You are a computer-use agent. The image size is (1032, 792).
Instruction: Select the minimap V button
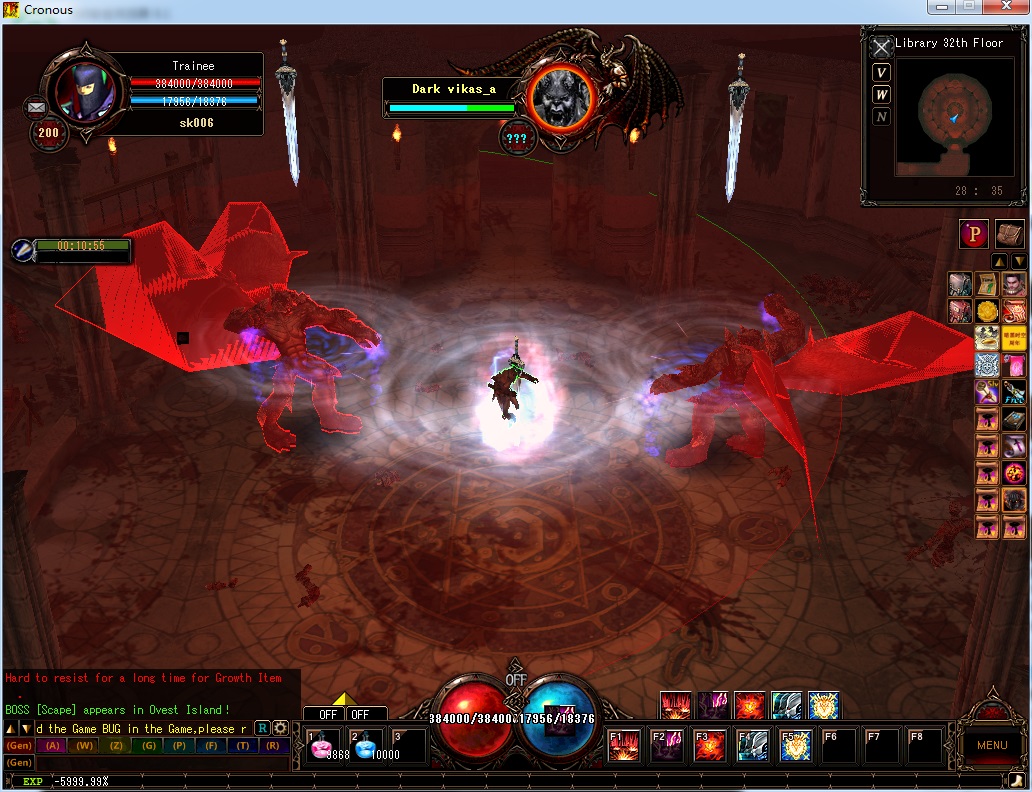point(881,72)
